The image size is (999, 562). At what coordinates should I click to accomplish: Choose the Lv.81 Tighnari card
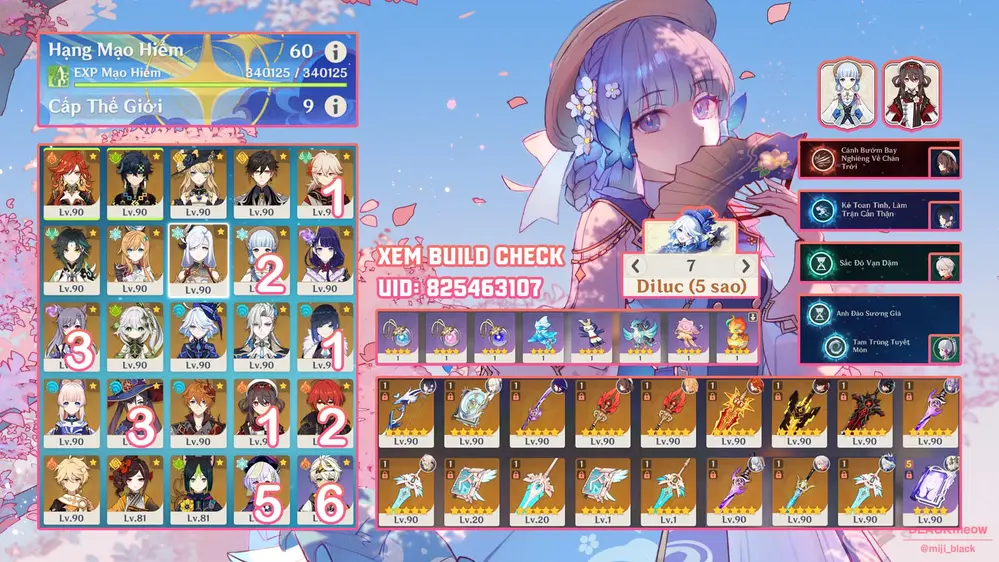198,489
